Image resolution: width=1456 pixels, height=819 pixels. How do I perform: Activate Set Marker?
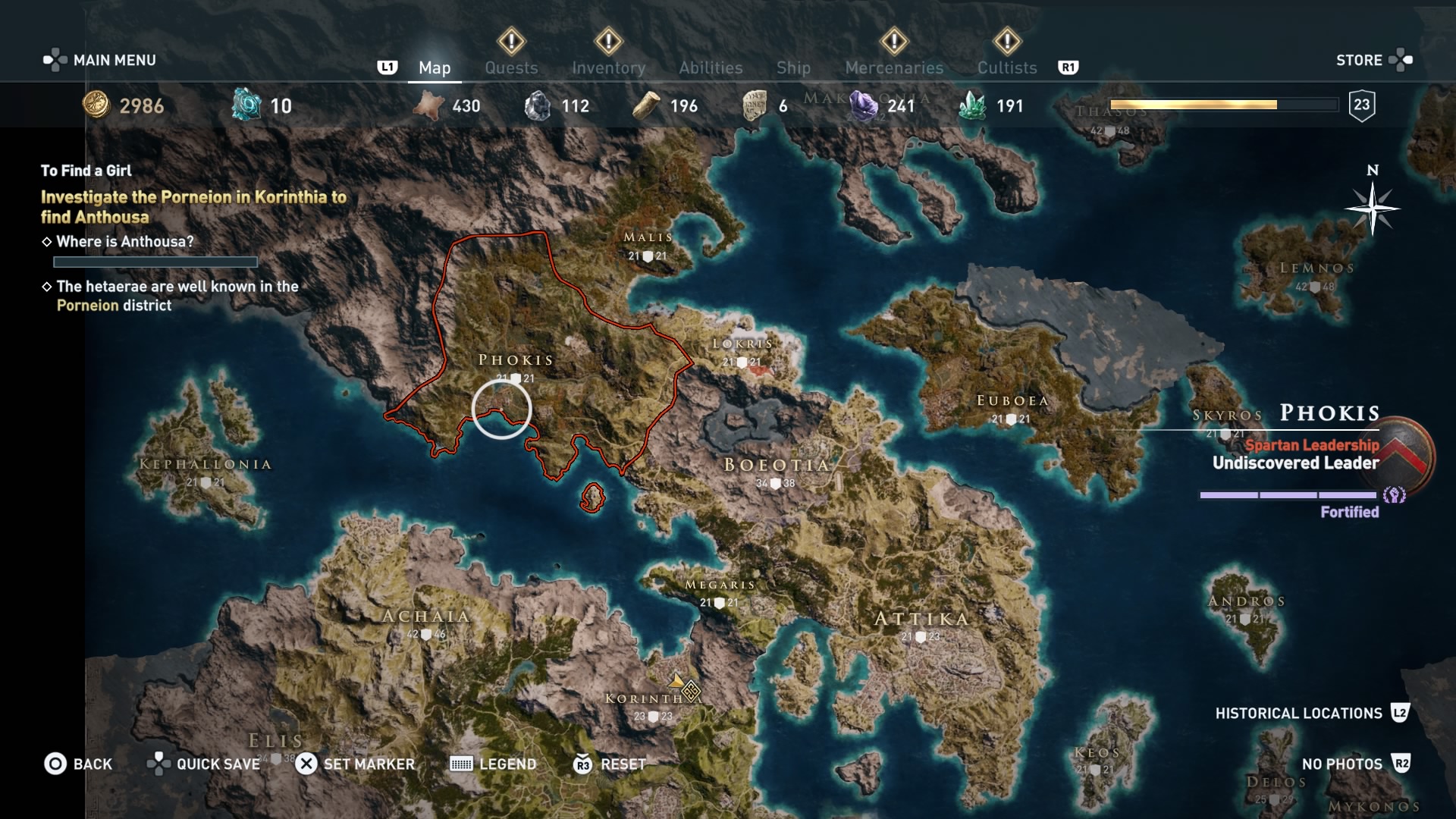pyautogui.click(x=355, y=764)
